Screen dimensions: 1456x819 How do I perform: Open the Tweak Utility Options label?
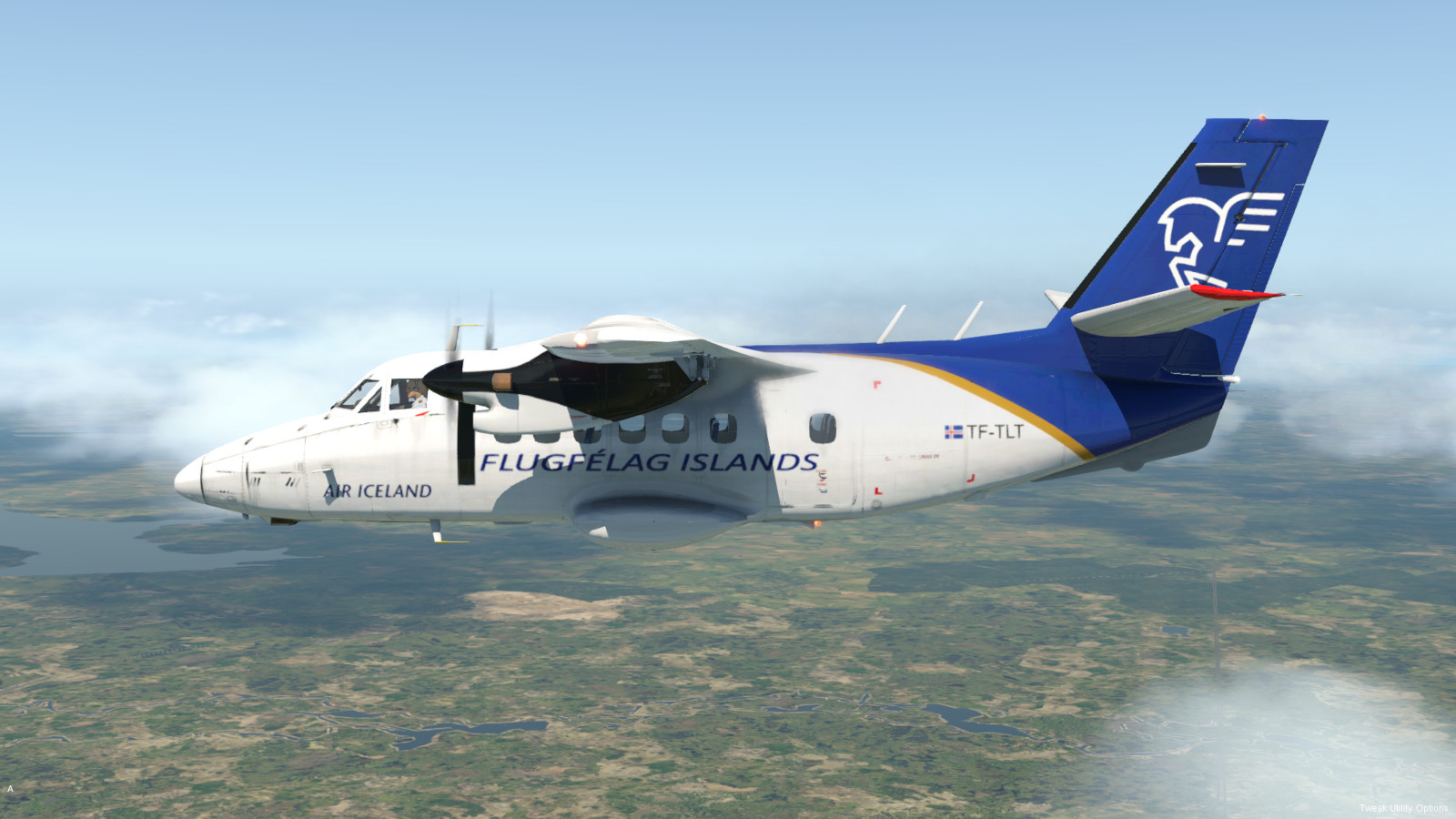(x=1402, y=808)
